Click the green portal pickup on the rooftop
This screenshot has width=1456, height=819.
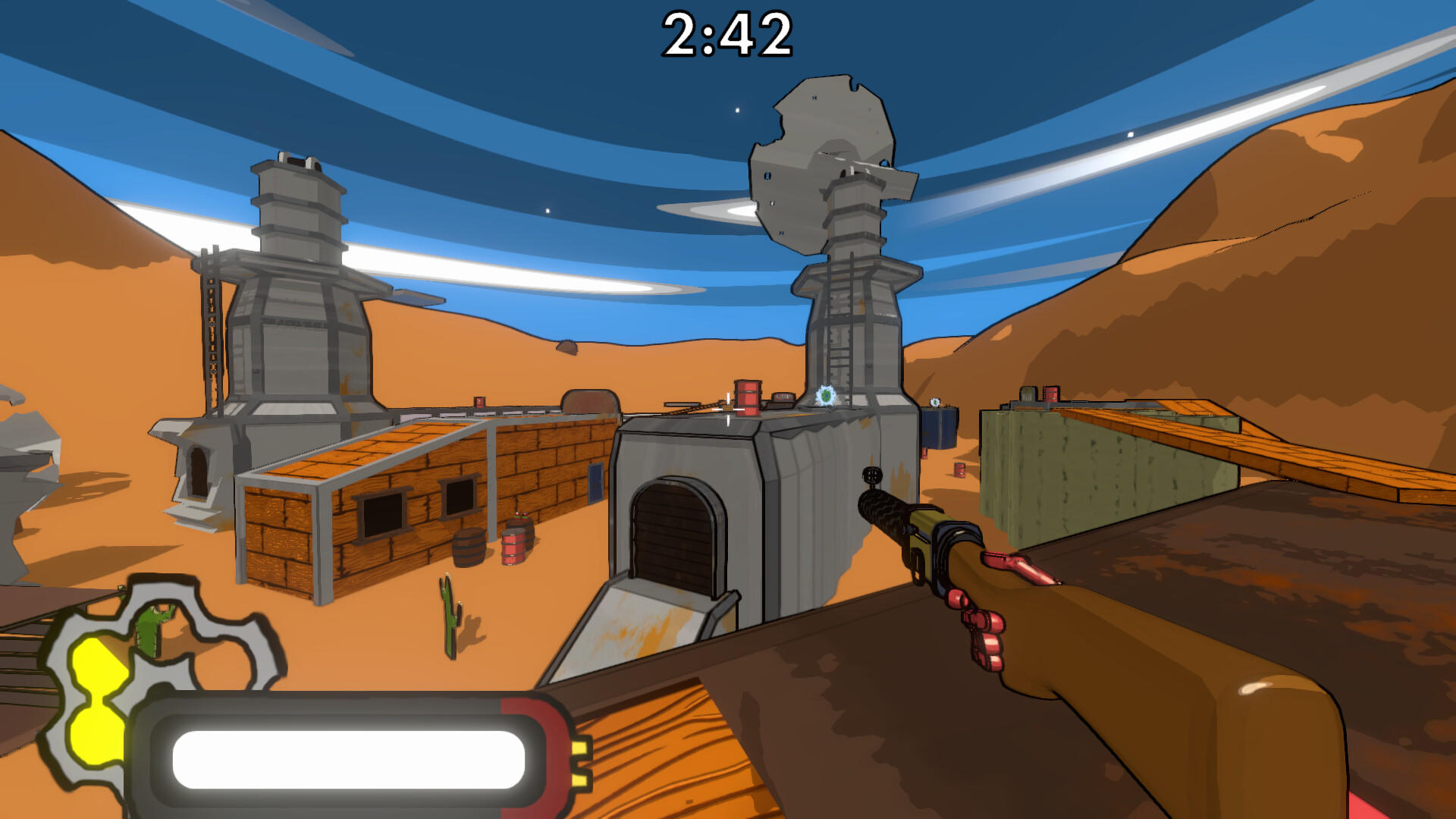coord(826,395)
